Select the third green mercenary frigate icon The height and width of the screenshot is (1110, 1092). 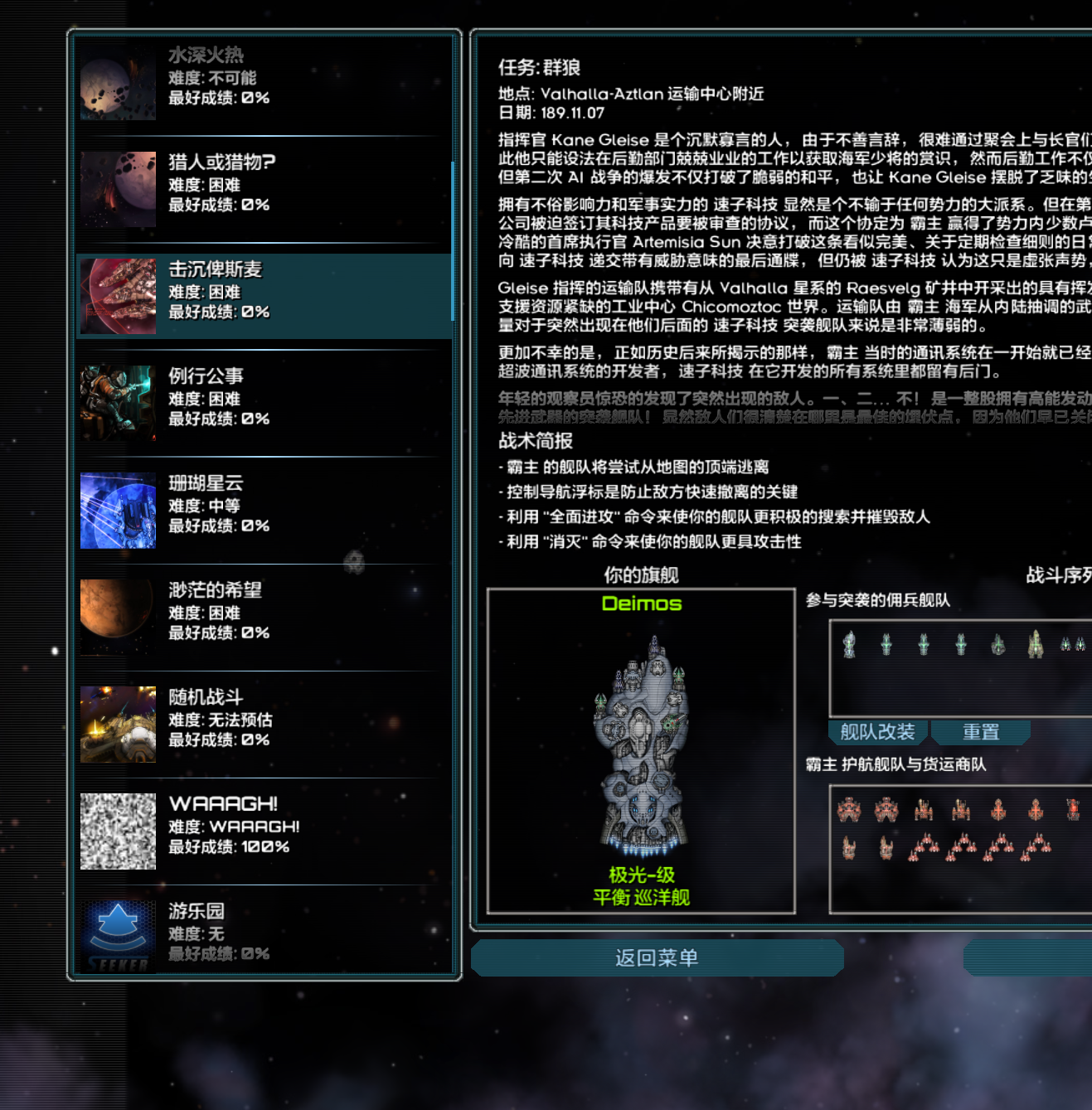click(x=923, y=644)
